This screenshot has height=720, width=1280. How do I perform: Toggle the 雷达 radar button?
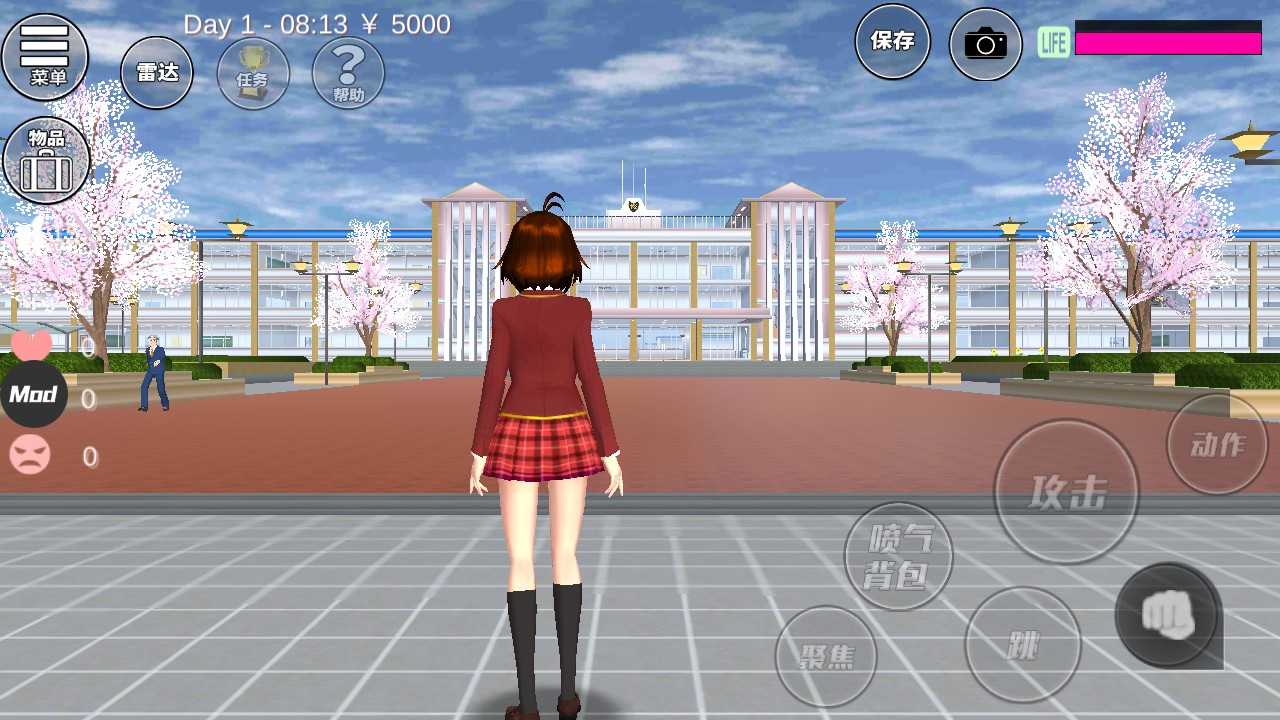tap(157, 73)
